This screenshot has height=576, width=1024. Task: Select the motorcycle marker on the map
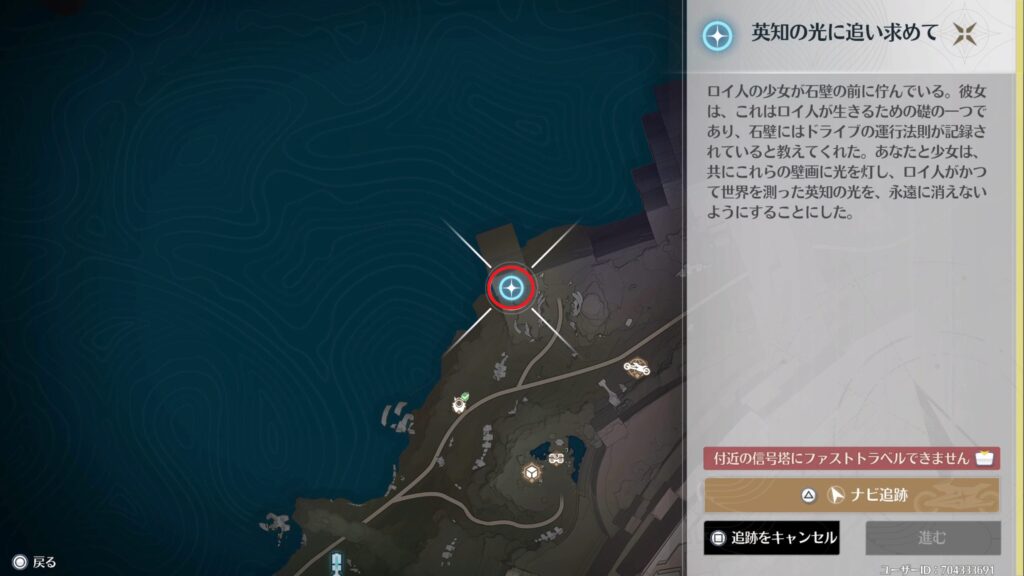click(x=635, y=367)
